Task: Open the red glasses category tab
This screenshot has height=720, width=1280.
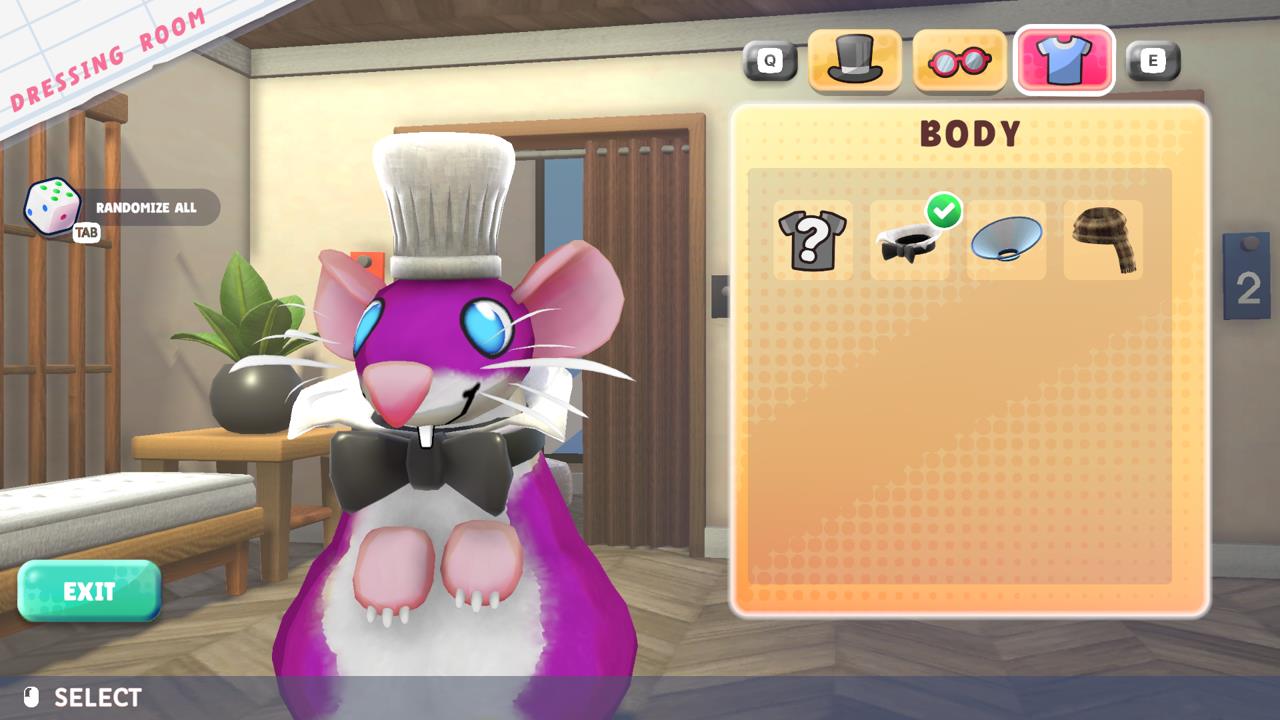Action: coord(959,61)
